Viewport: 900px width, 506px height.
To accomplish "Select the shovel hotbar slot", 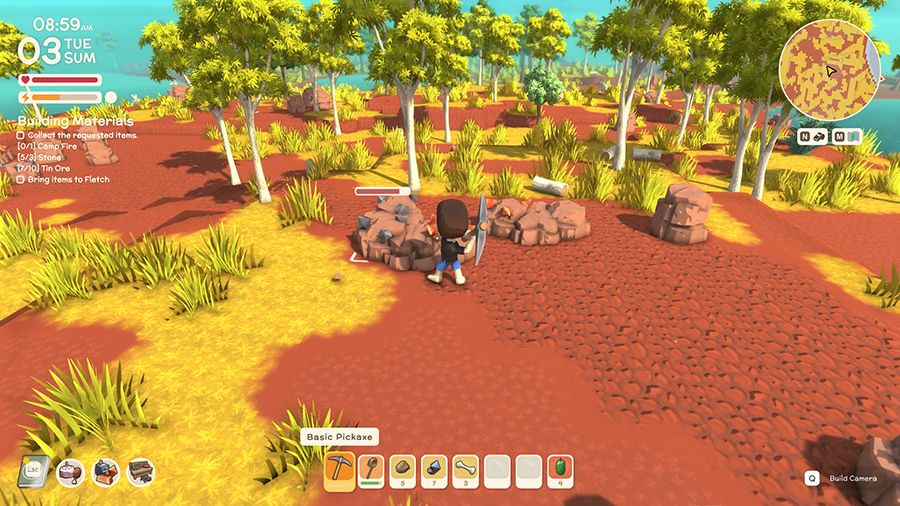I will 371,470.
